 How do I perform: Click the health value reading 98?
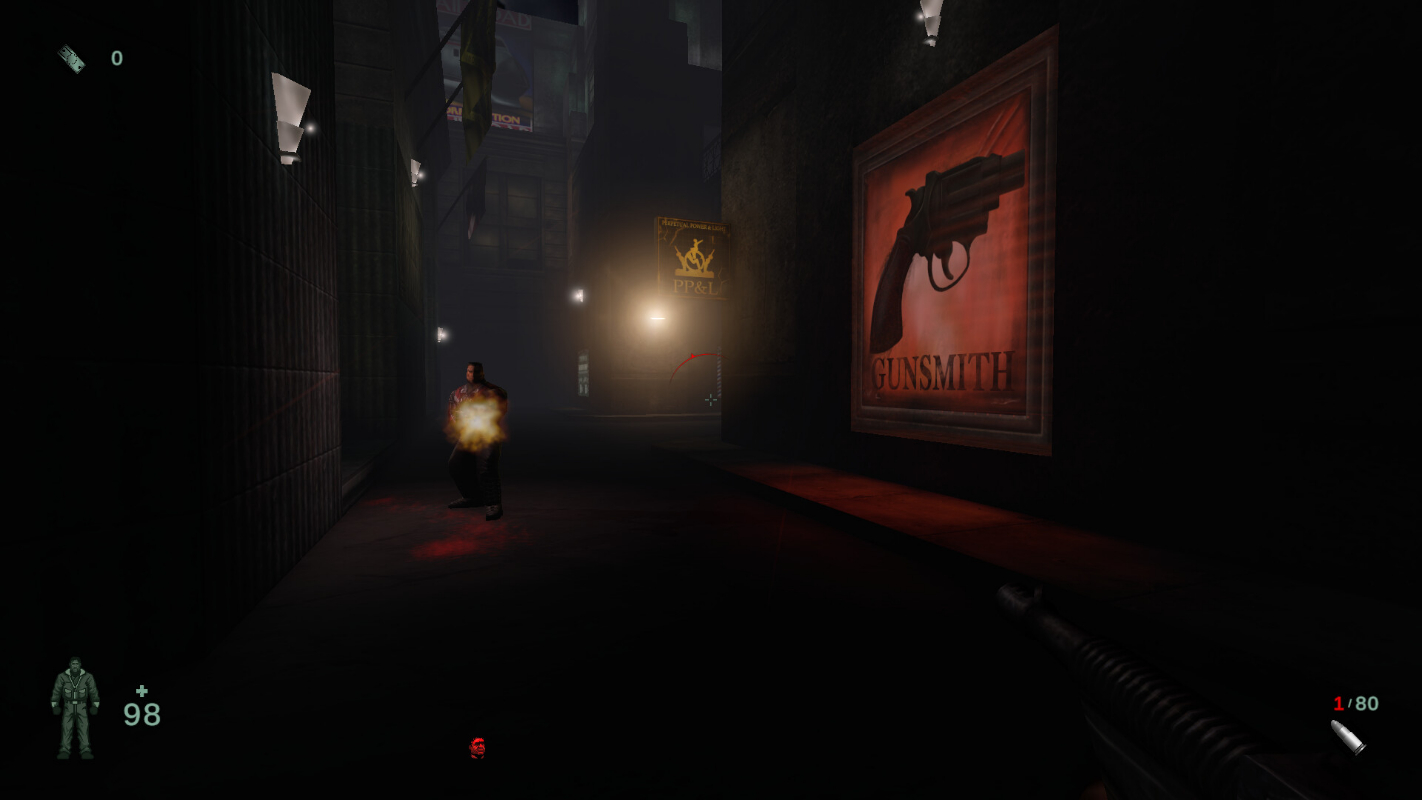tap(143, 716)
